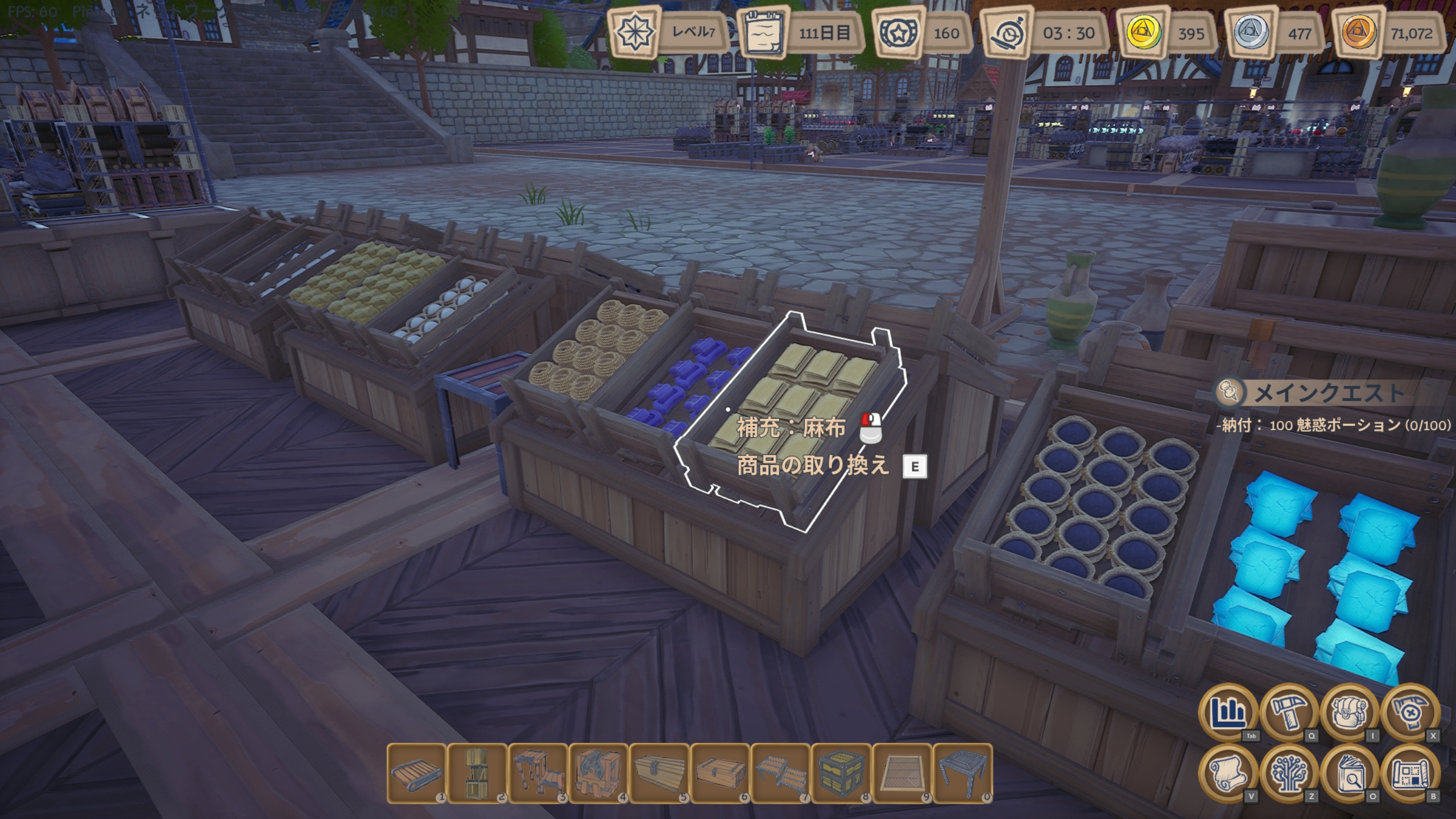Open the tech tree icon
1456x819 pixels.
tap(1289, 773)
